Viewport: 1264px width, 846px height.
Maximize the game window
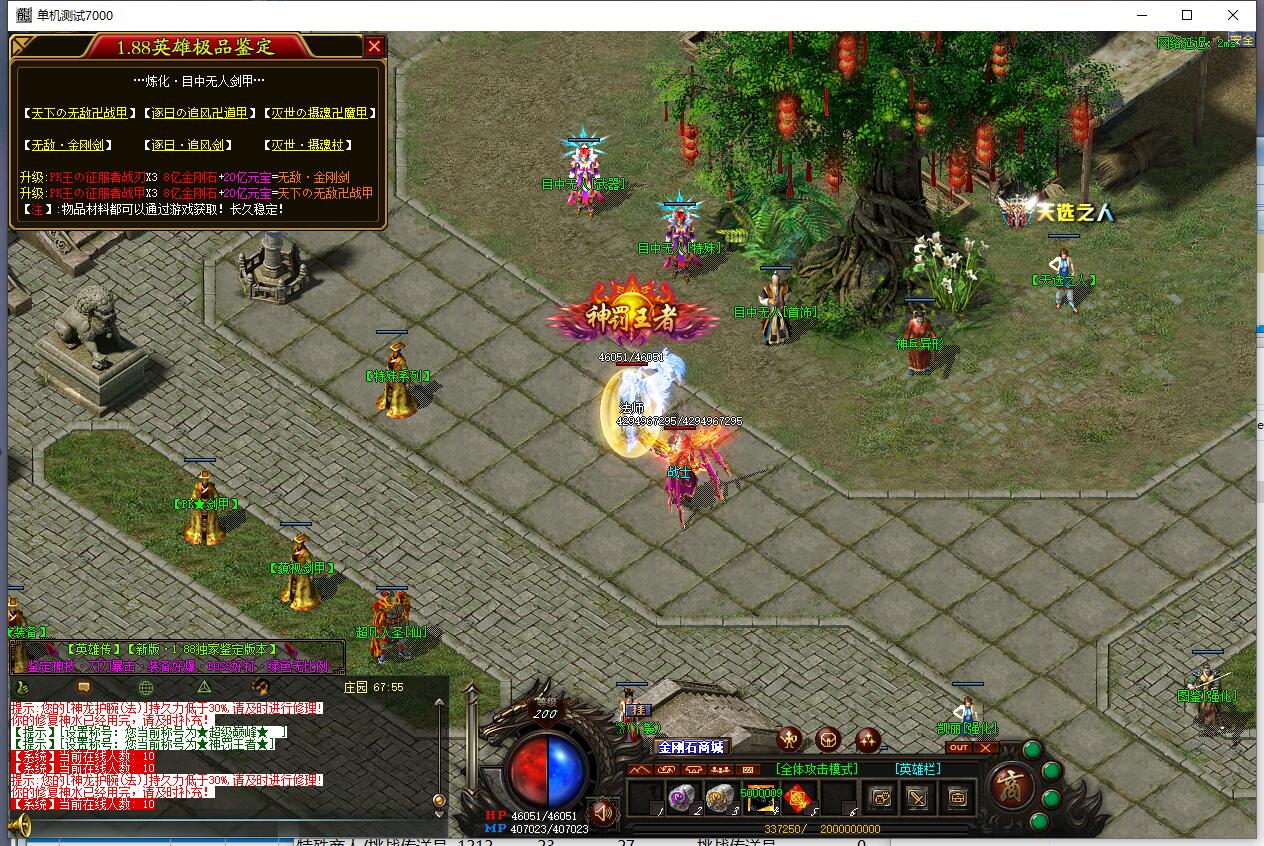1187,15
